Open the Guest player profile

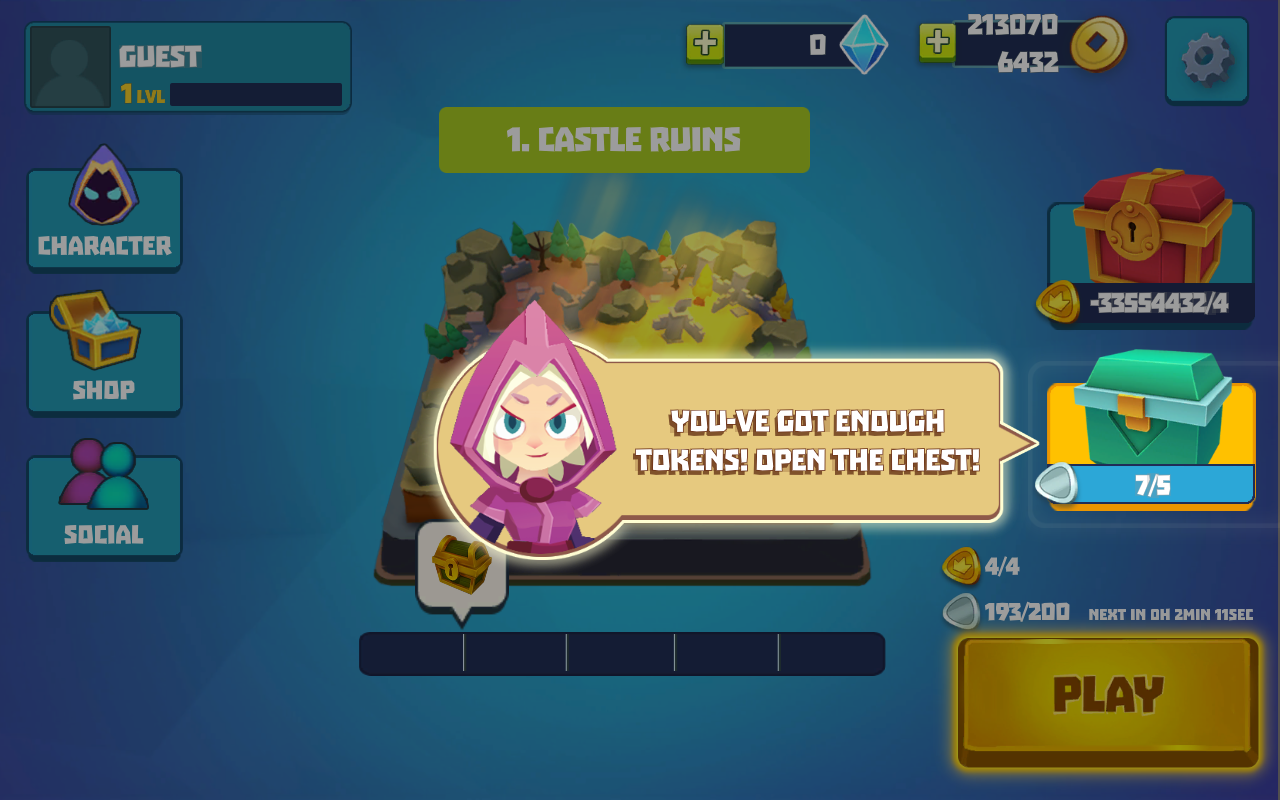pos(188,67)
